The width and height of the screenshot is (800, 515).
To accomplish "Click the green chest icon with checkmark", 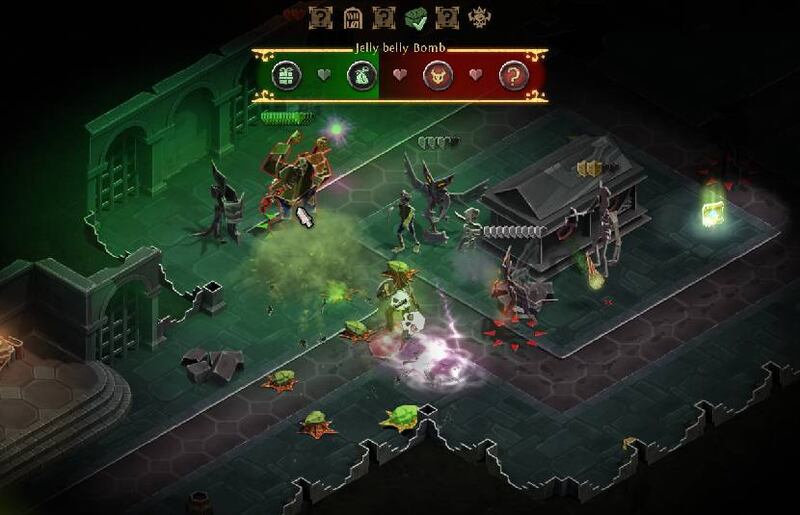I will pyautogui.click(x=416, y=17).
